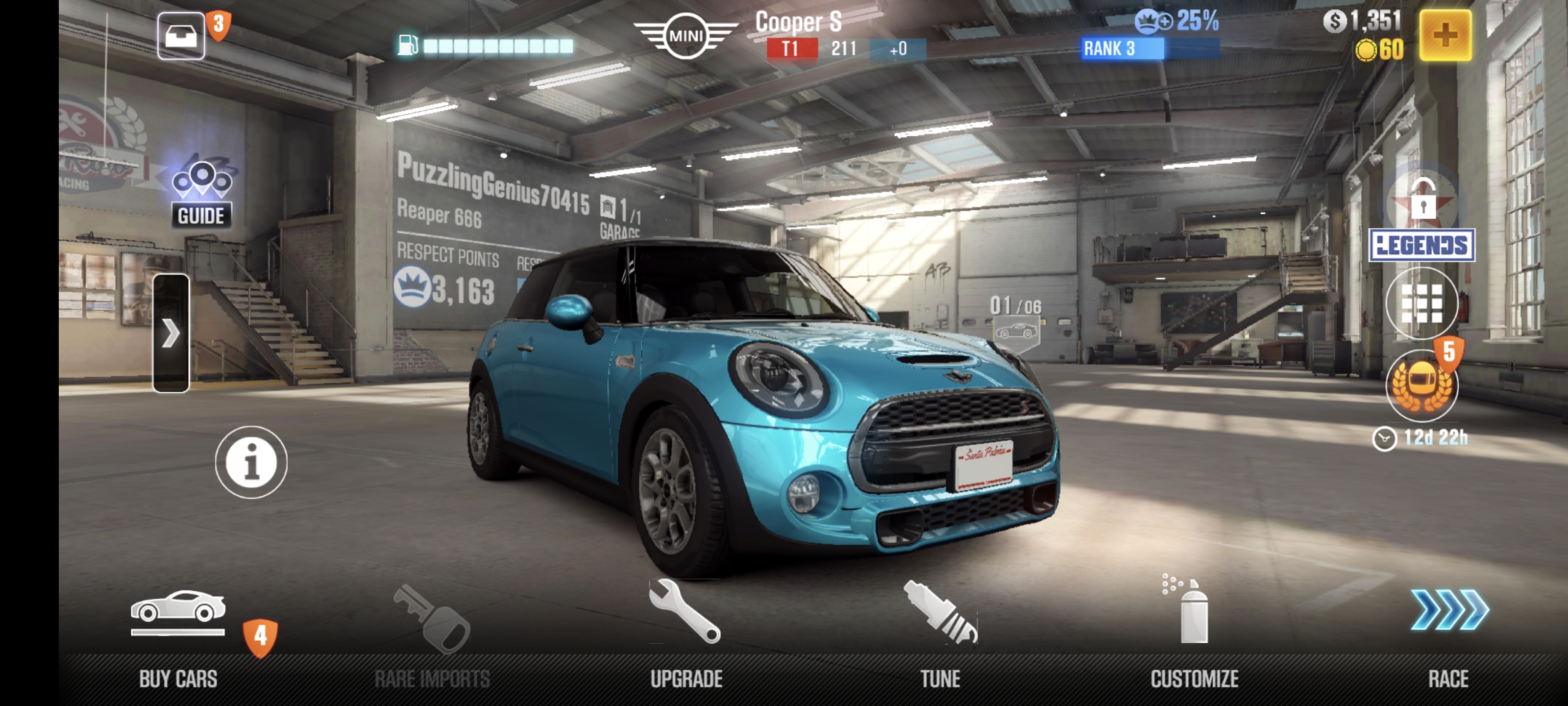Open the Buy Cars menu
Viewport: 1568px width, 706px height.
tap(178, 633)
